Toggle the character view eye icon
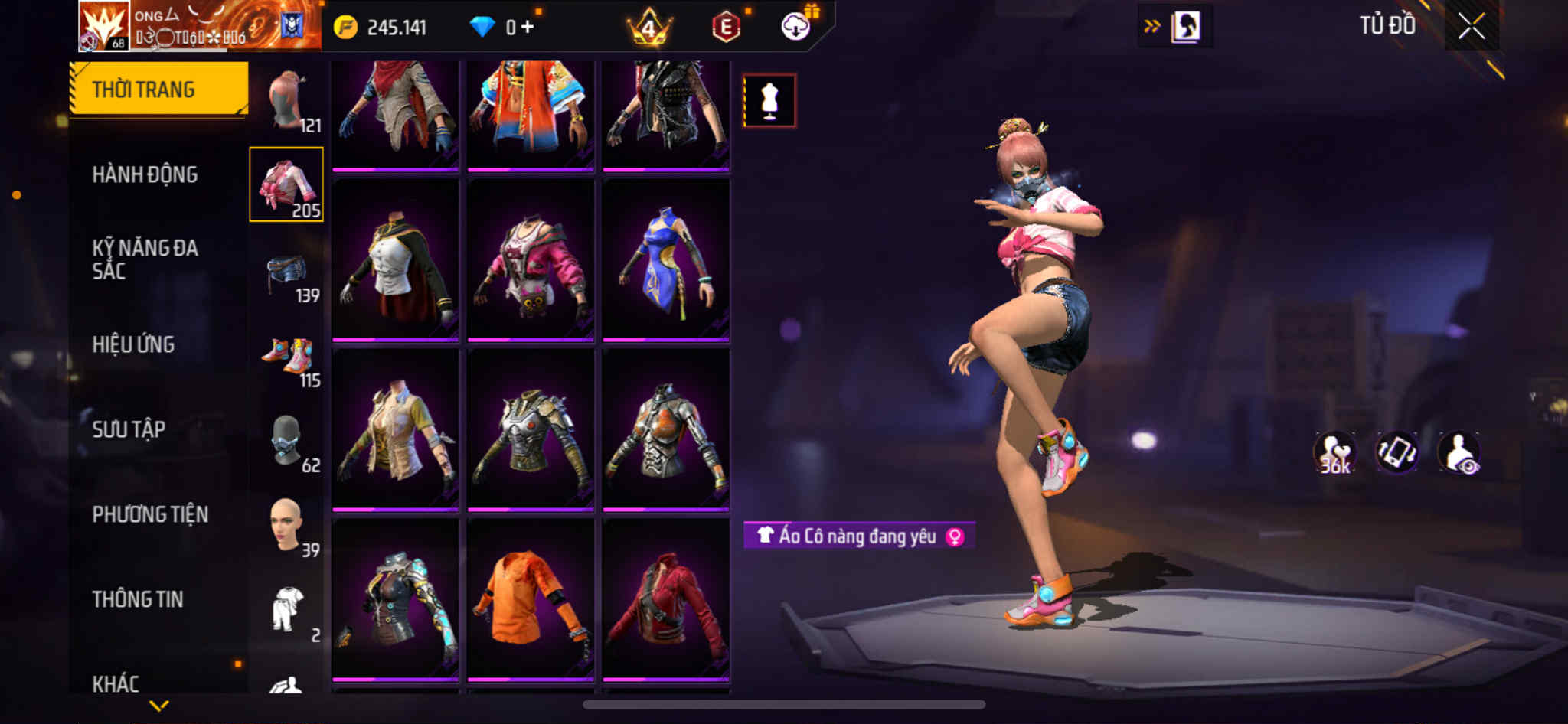The image size is (1568, 724). [x=1459, y=453]
